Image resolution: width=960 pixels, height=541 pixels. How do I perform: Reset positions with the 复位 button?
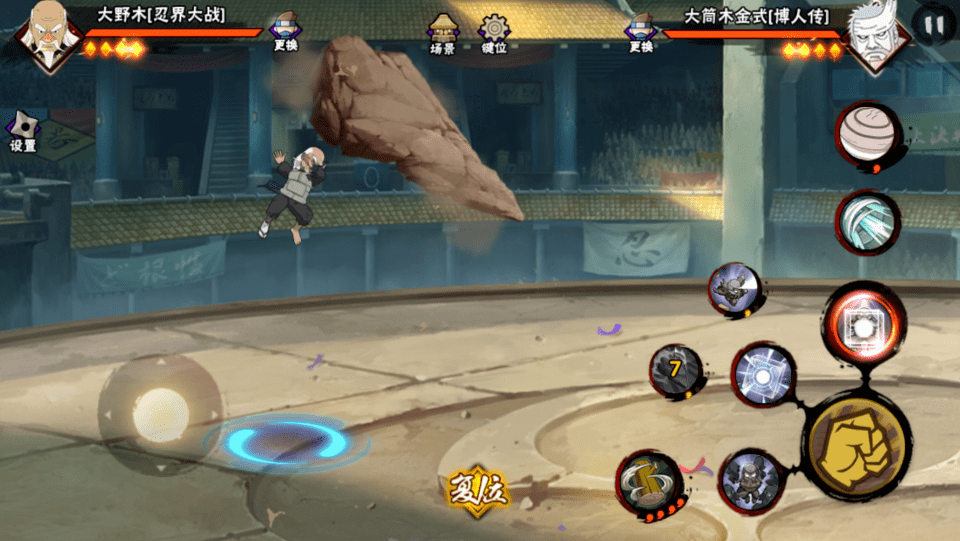point(477,490)
